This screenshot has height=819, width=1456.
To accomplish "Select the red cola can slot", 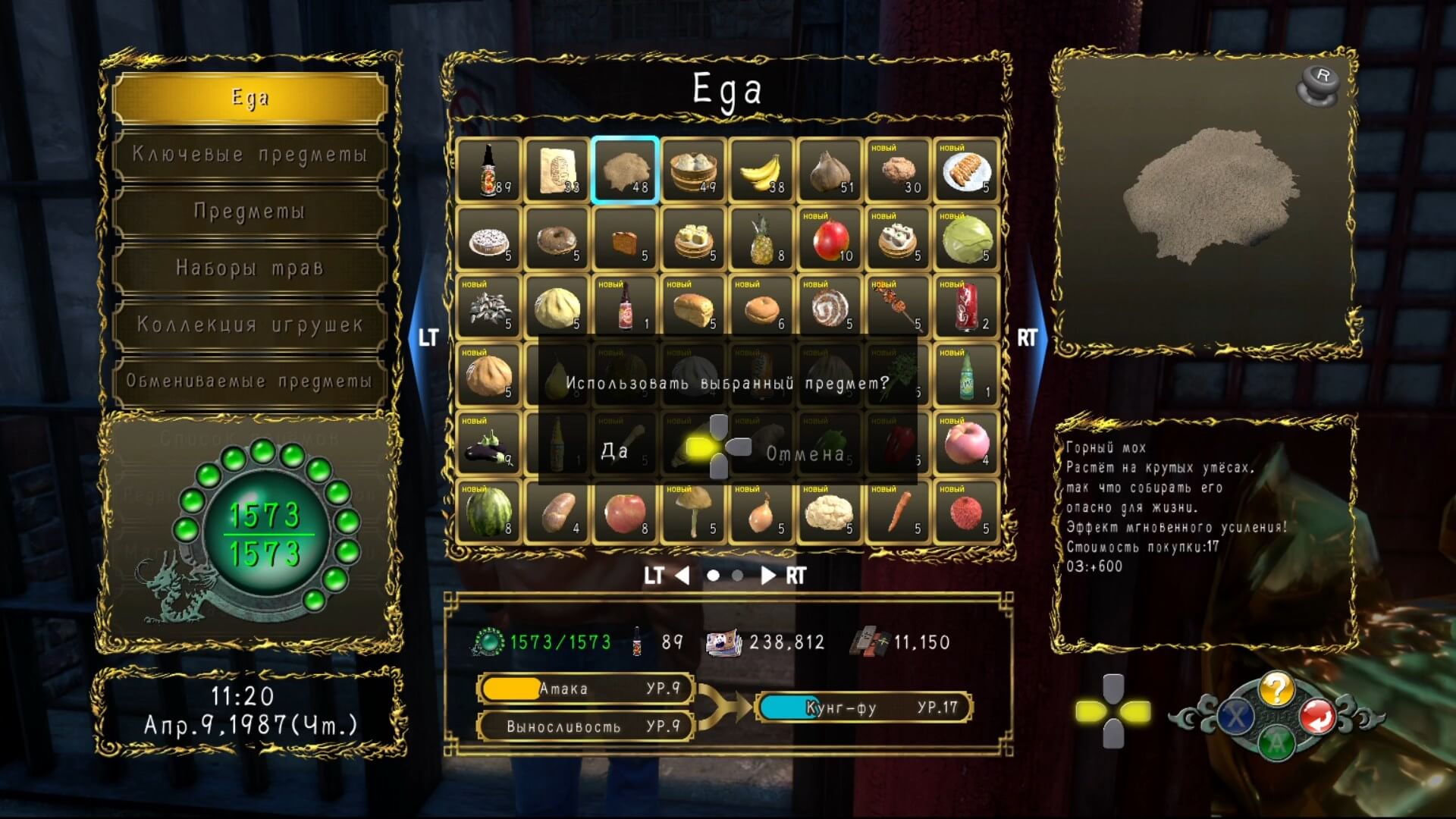I will point(966,307).
